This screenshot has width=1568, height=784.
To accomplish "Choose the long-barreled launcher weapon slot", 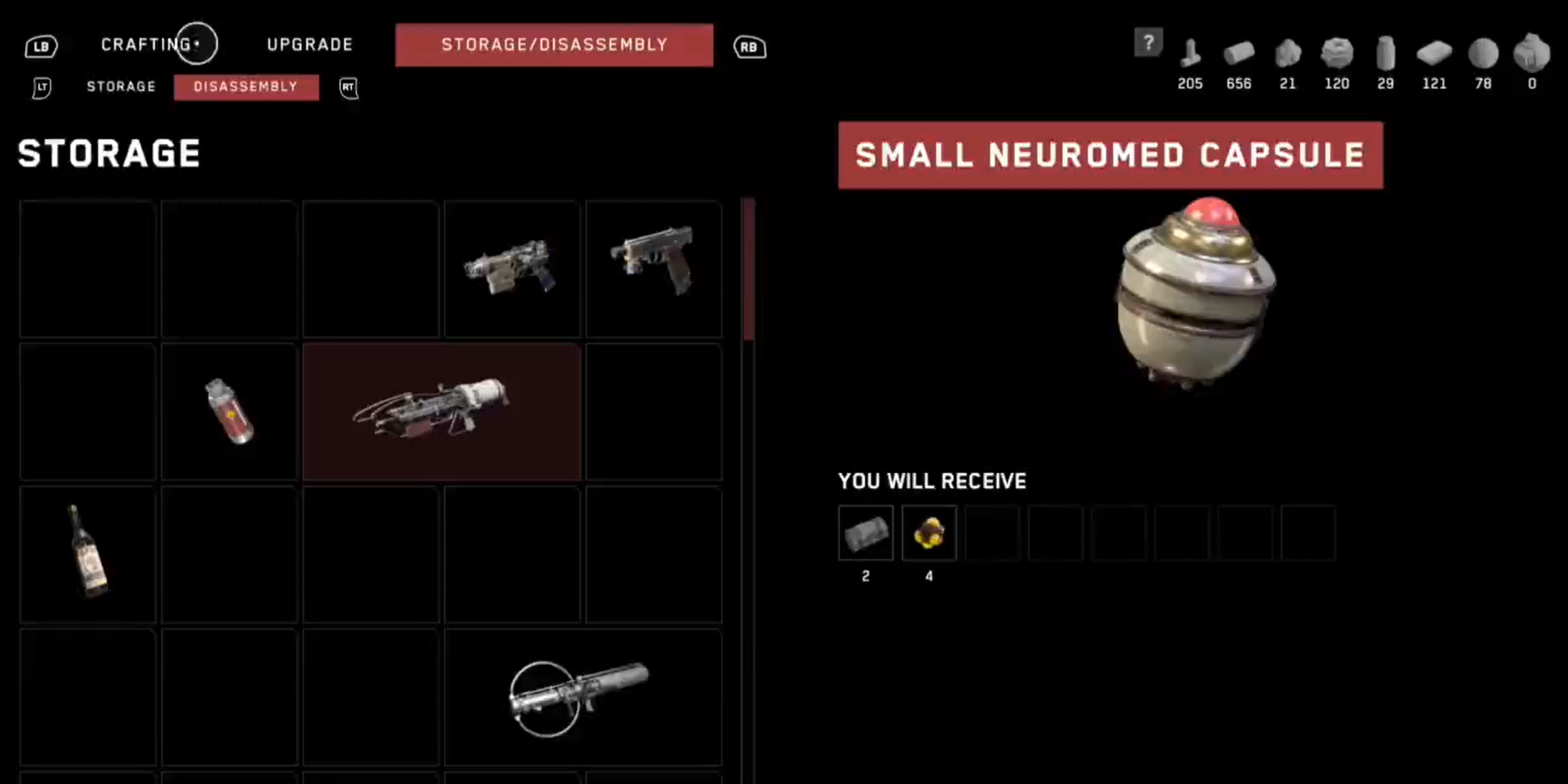I will [582, 697].
